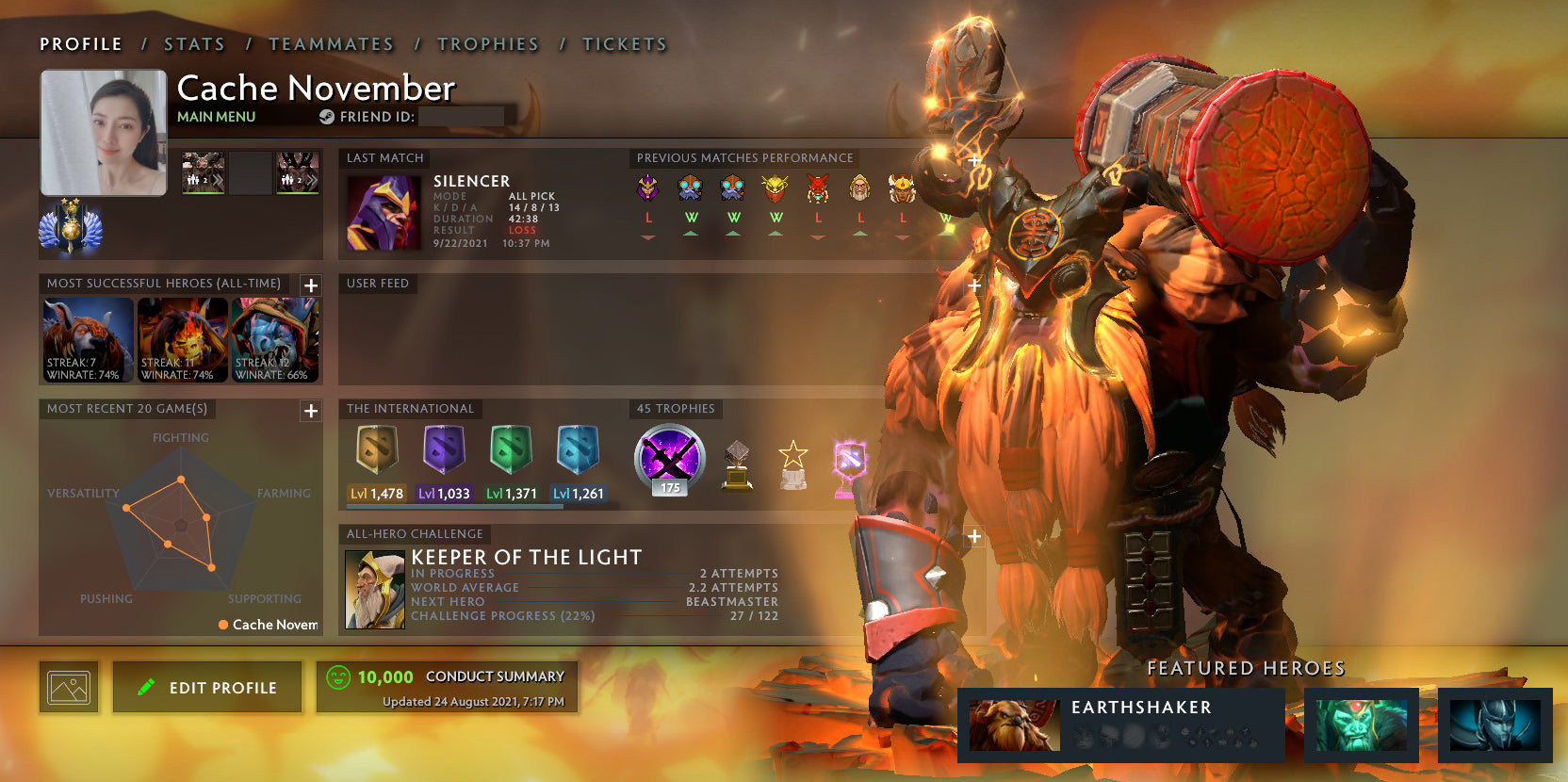Image resolution: width=1568 pixels, height=782 pixels.
Task: Click the gold International badge Lvl 1,478
Action: [378, 452]
